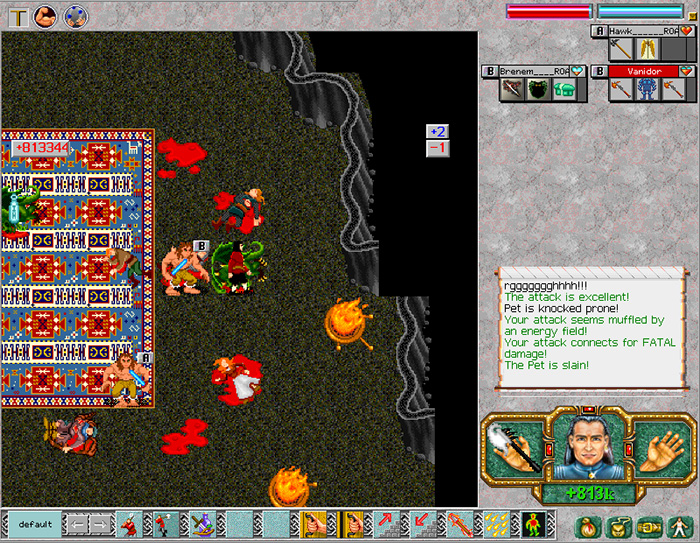Activate the fire meteor shower hotbar slot
The height and width of the screenshot is (543, 700).
click(x=495, y=523)
